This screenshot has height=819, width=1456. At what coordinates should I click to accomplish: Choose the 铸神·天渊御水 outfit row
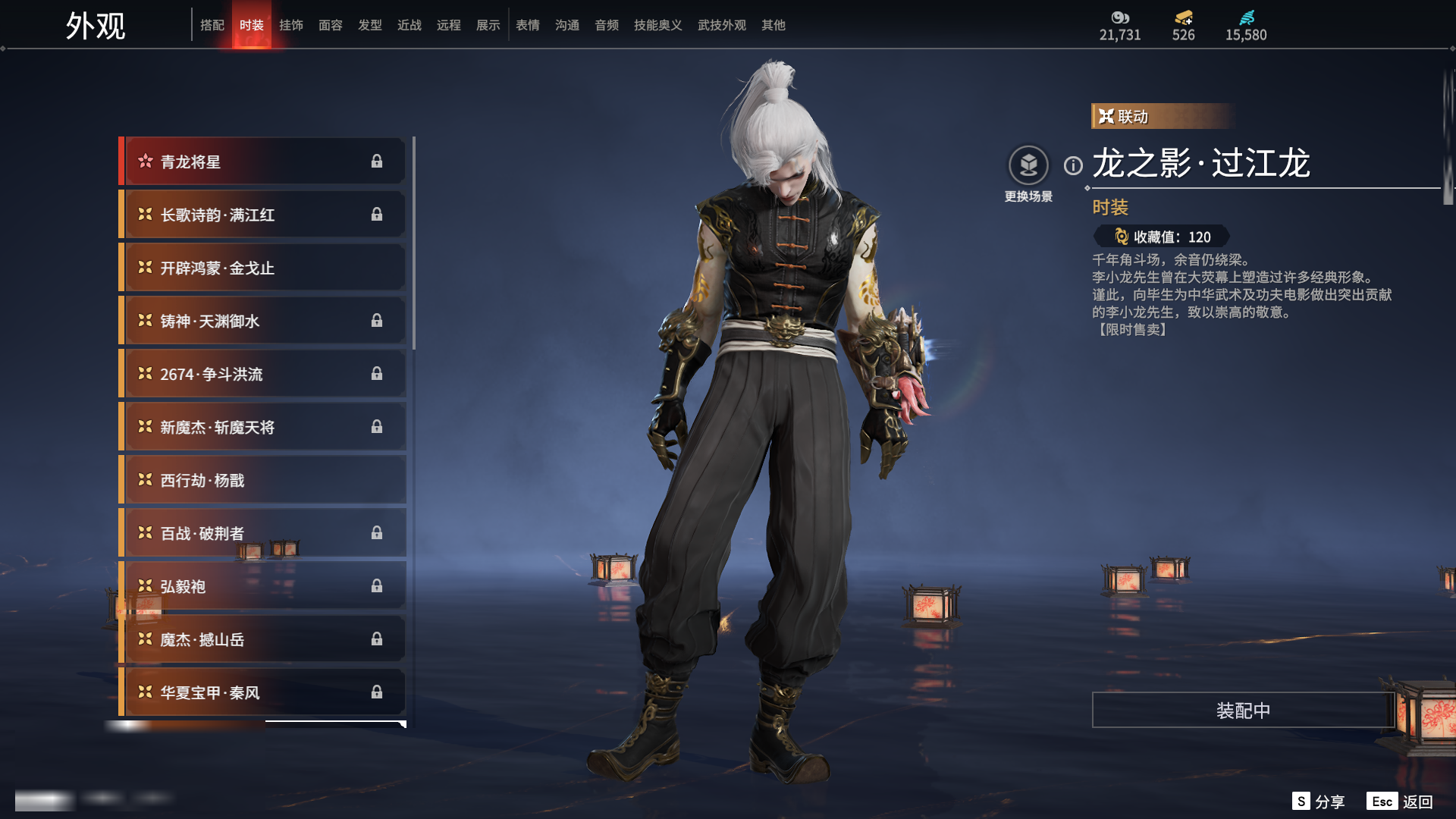[x=262, y=321]
